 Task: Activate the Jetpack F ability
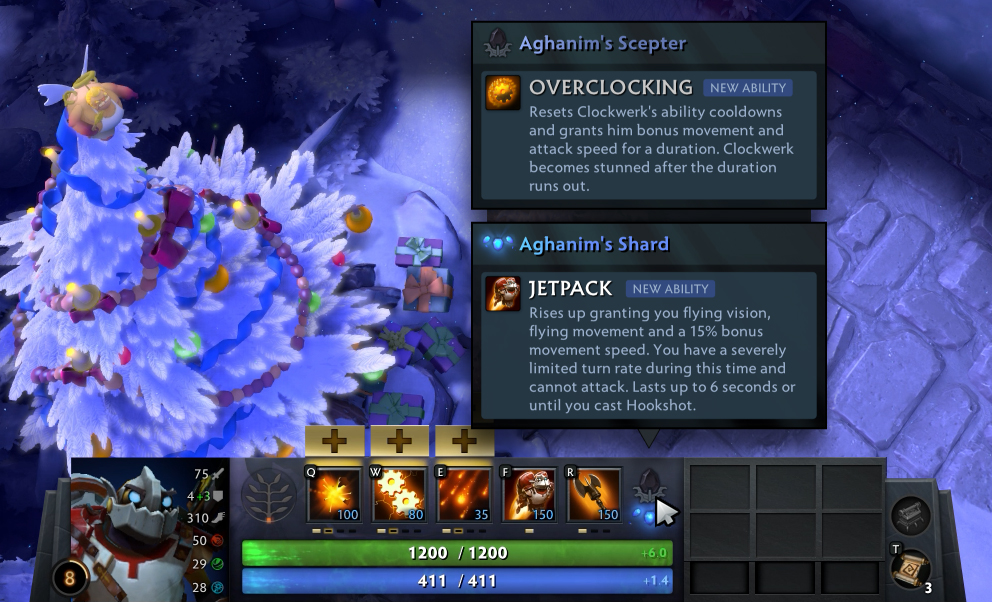(x=529, y=495)
